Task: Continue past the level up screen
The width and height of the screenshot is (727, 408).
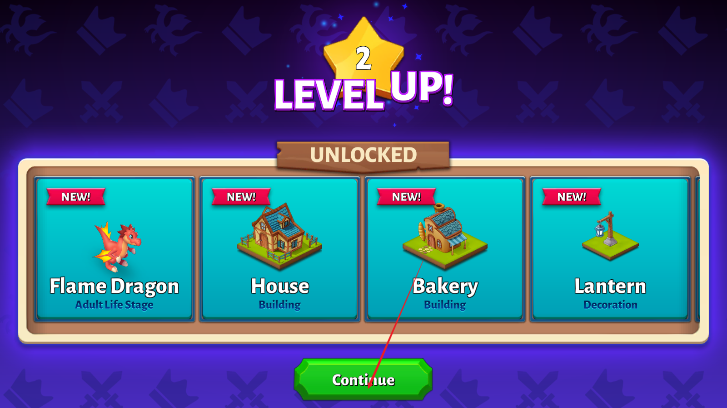Action: coord(363,380)
